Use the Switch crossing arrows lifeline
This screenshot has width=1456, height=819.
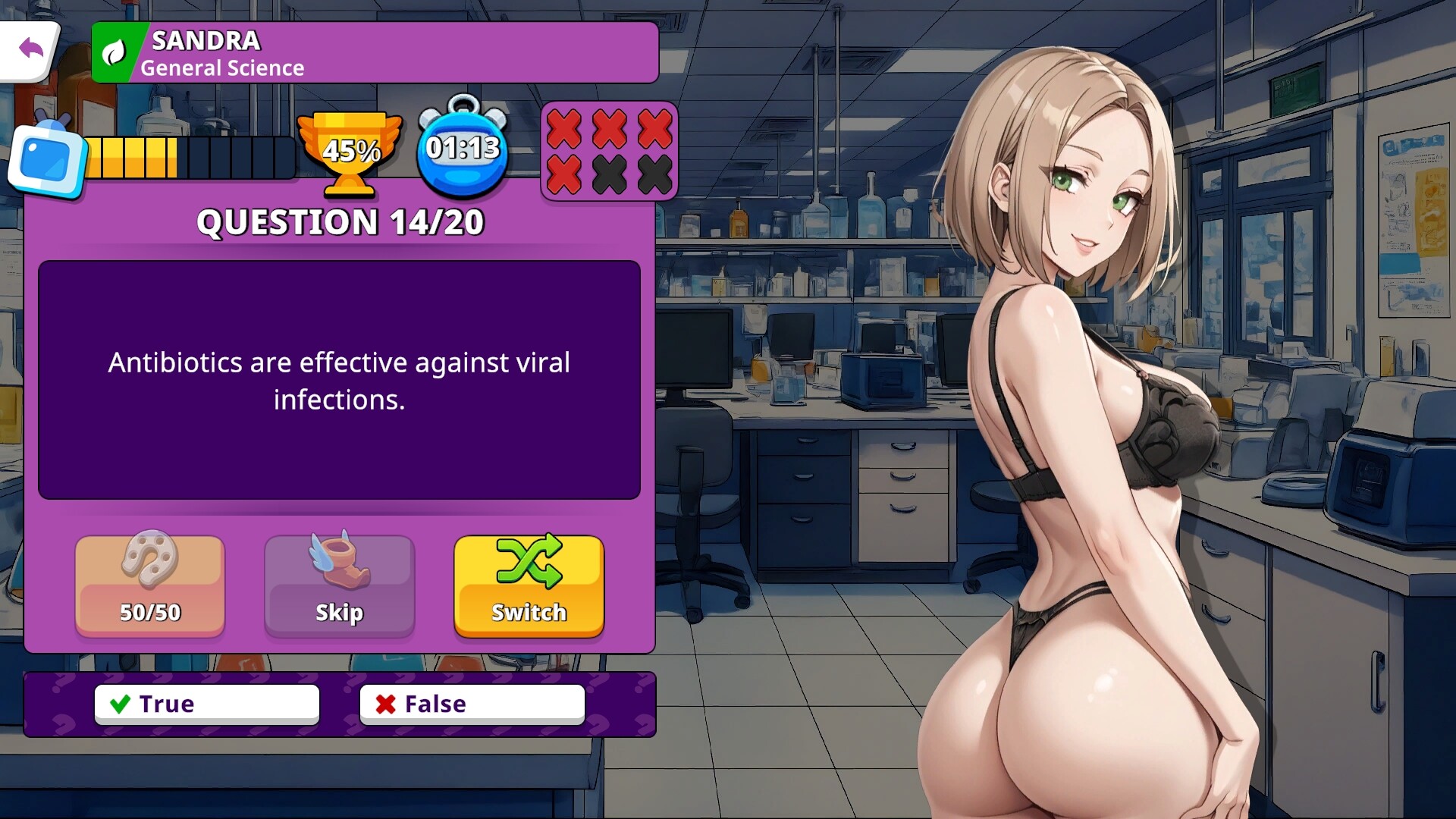[x=529, y=584]
